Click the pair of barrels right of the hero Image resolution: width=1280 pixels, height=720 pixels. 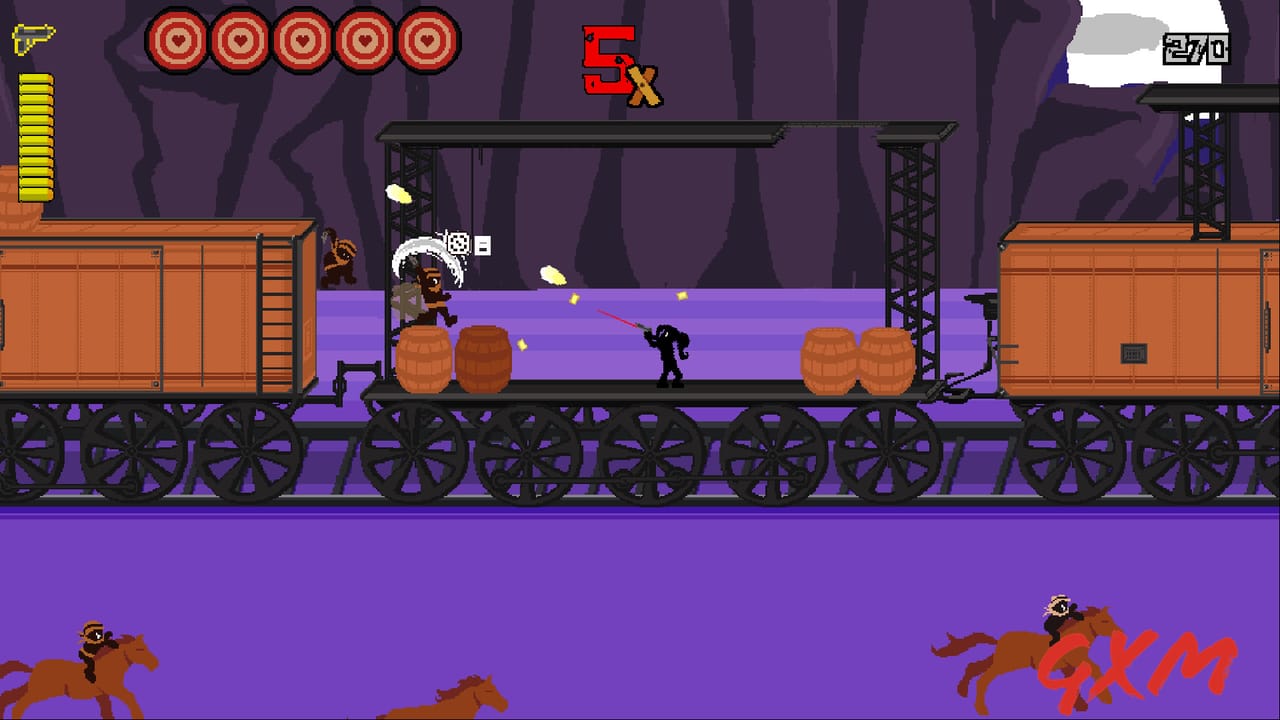click(858, 358)
